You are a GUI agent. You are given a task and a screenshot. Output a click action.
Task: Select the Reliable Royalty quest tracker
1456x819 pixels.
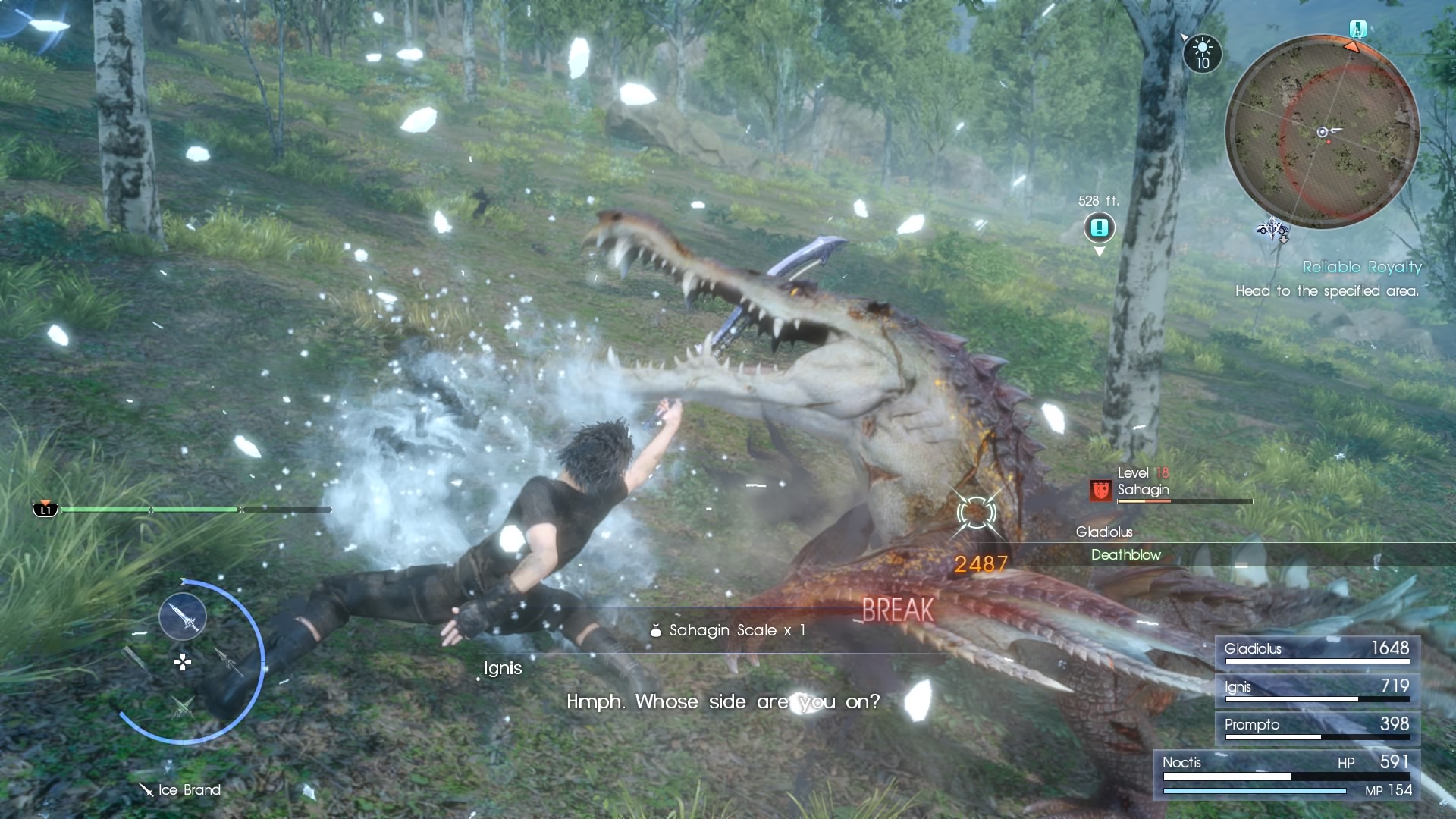[x=1362, y=267]
